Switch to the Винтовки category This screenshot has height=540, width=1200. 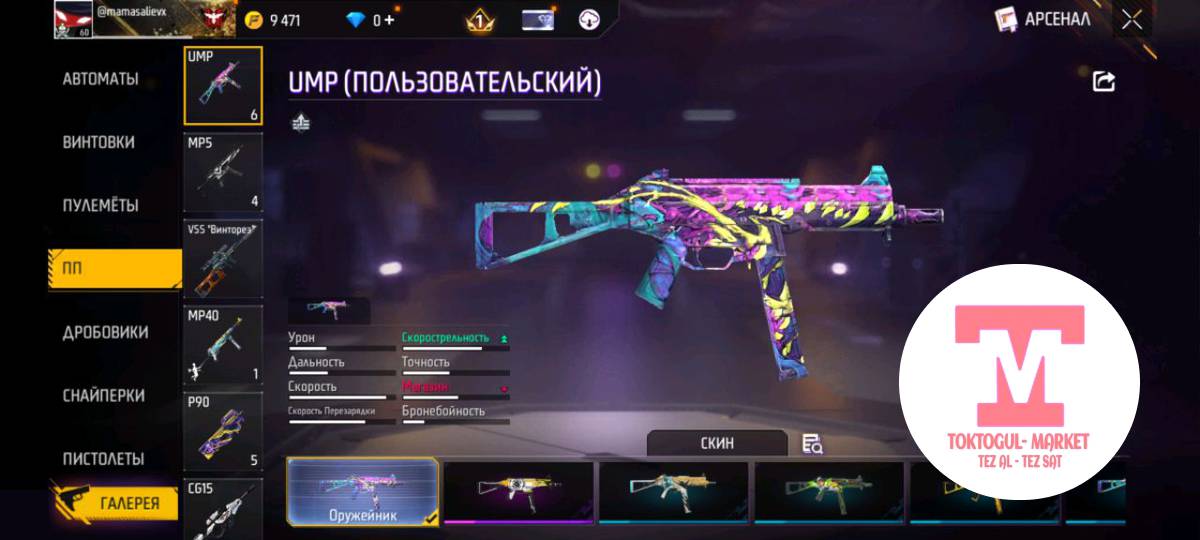click(98, 142)
